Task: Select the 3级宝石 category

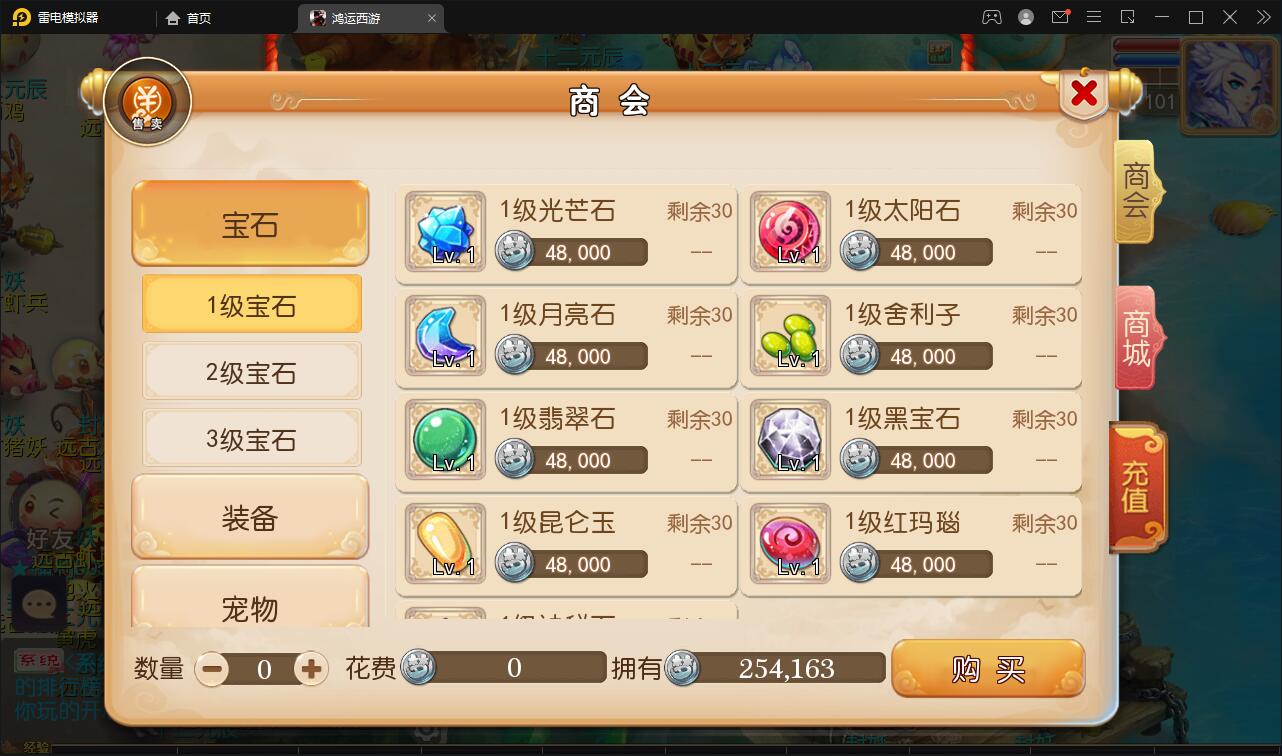Action: click(250, 438)
